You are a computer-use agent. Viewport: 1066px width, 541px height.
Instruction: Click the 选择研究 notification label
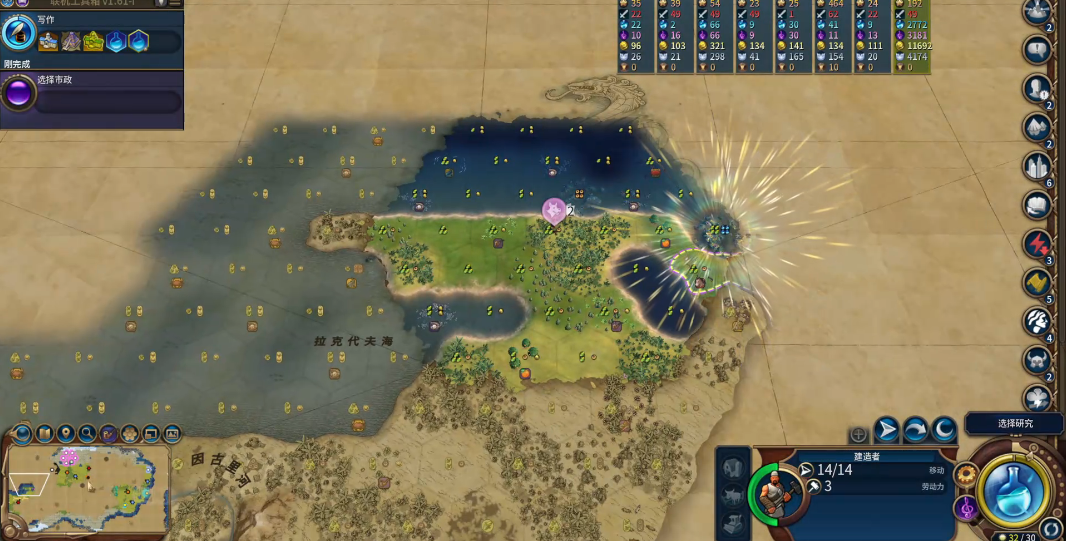pyautogui.click(x=1014, y=423)
